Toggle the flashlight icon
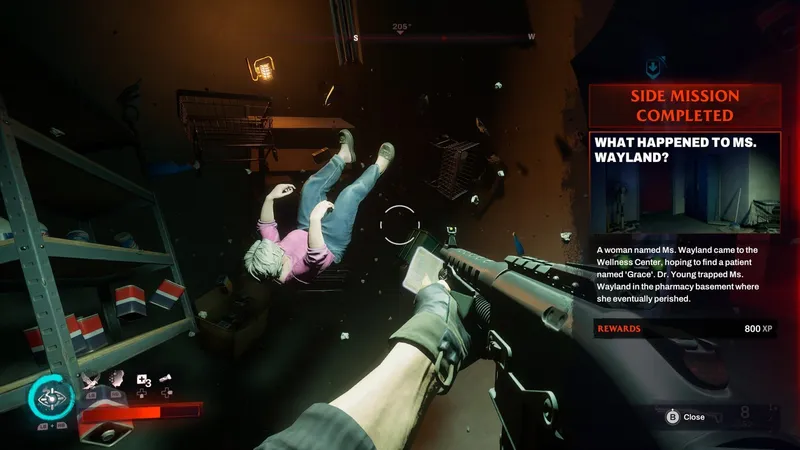Image resolution: width=800 pixels, height=450 pixels. click(163, 379)
